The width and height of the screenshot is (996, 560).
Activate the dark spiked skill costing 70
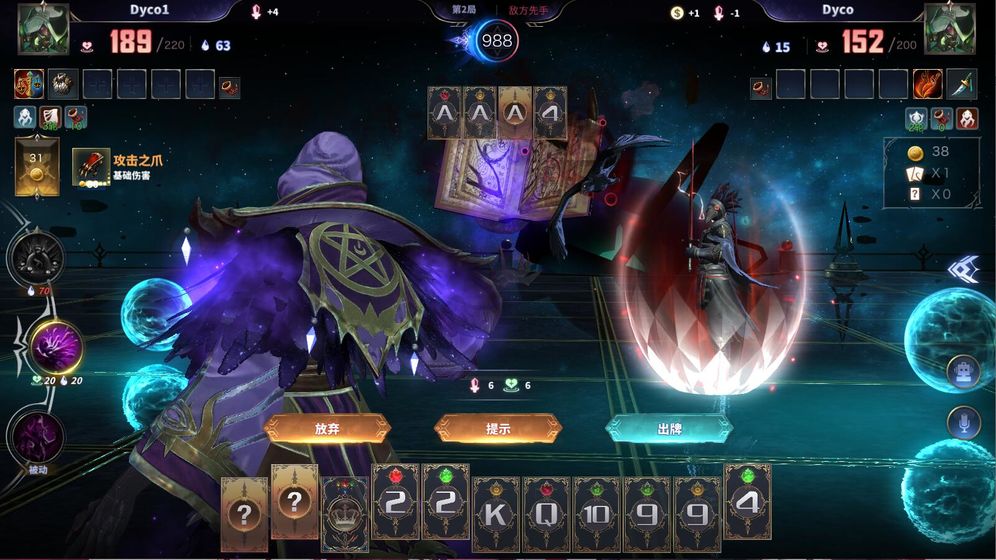(x=36, y=257)
